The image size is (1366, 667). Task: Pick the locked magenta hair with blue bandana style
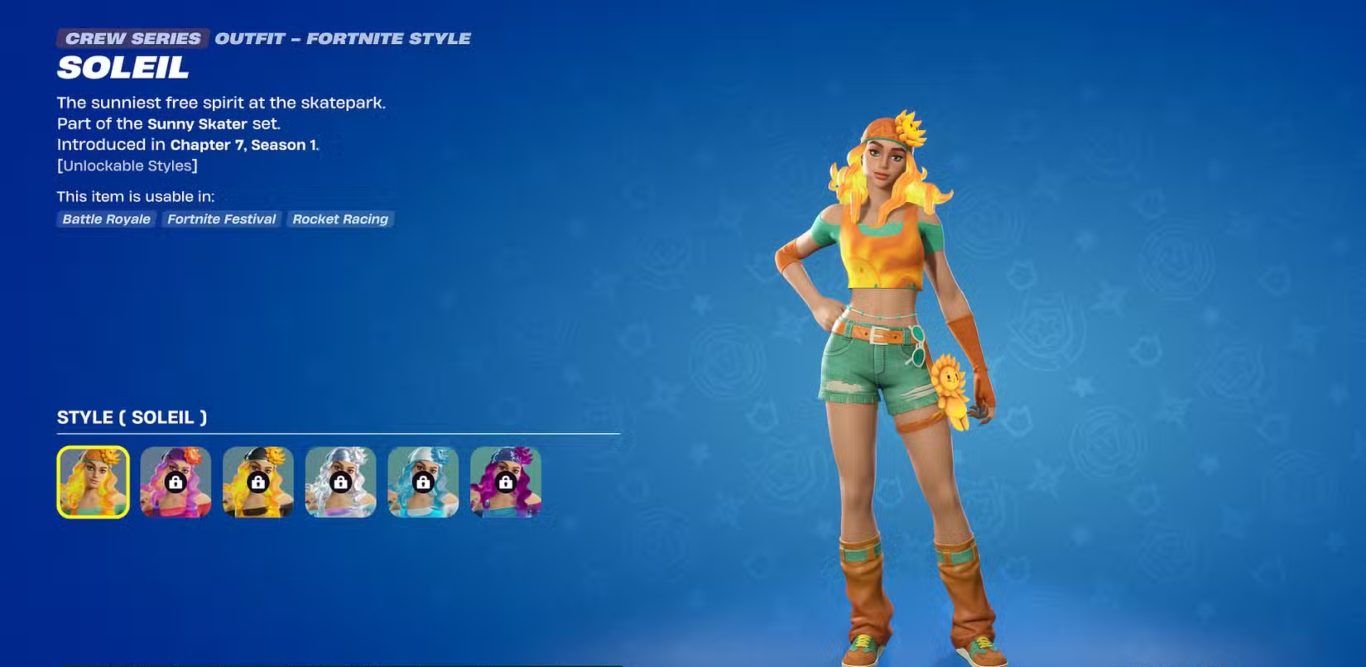coord(506,482)
